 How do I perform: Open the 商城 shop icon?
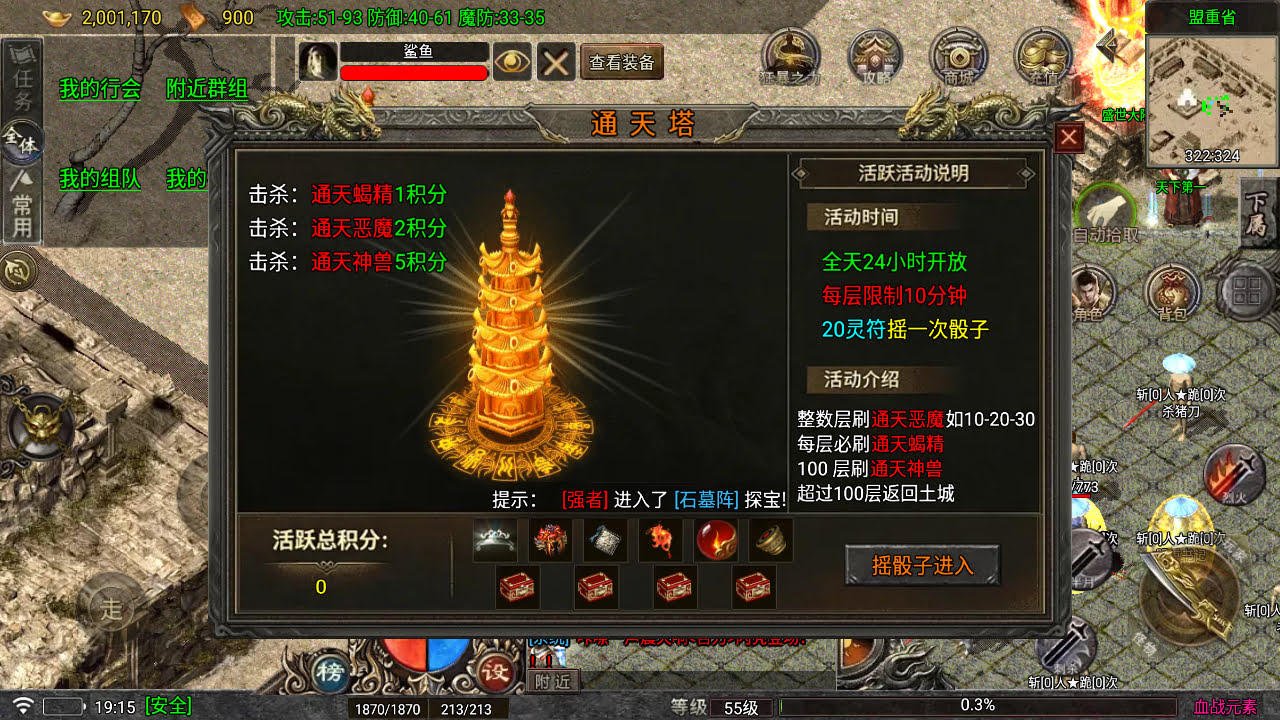[x=959, y=55]
